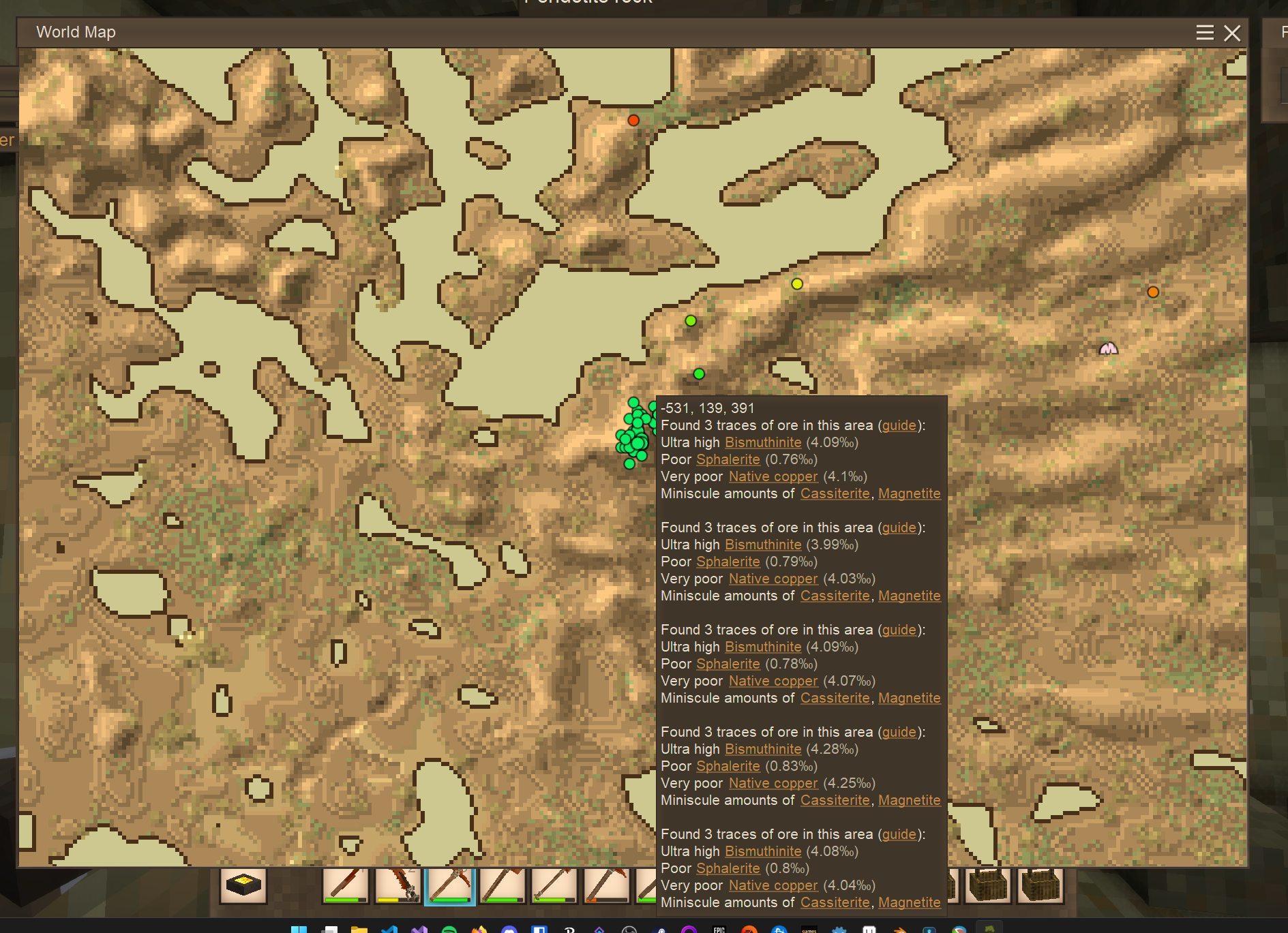Follow the Sphalerite link next to 0.76‰
This screenshot has width=1288, height=933.
pyautogui.click(x=728, y=459)
